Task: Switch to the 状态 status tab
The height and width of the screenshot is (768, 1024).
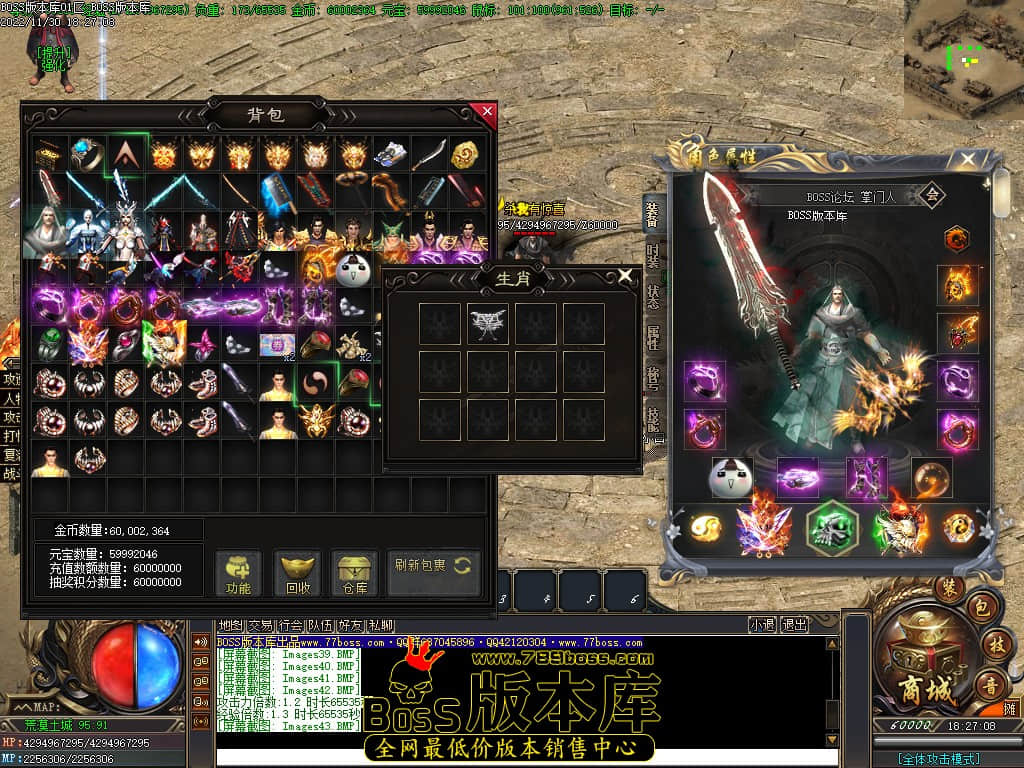Action: pos(652,297)
